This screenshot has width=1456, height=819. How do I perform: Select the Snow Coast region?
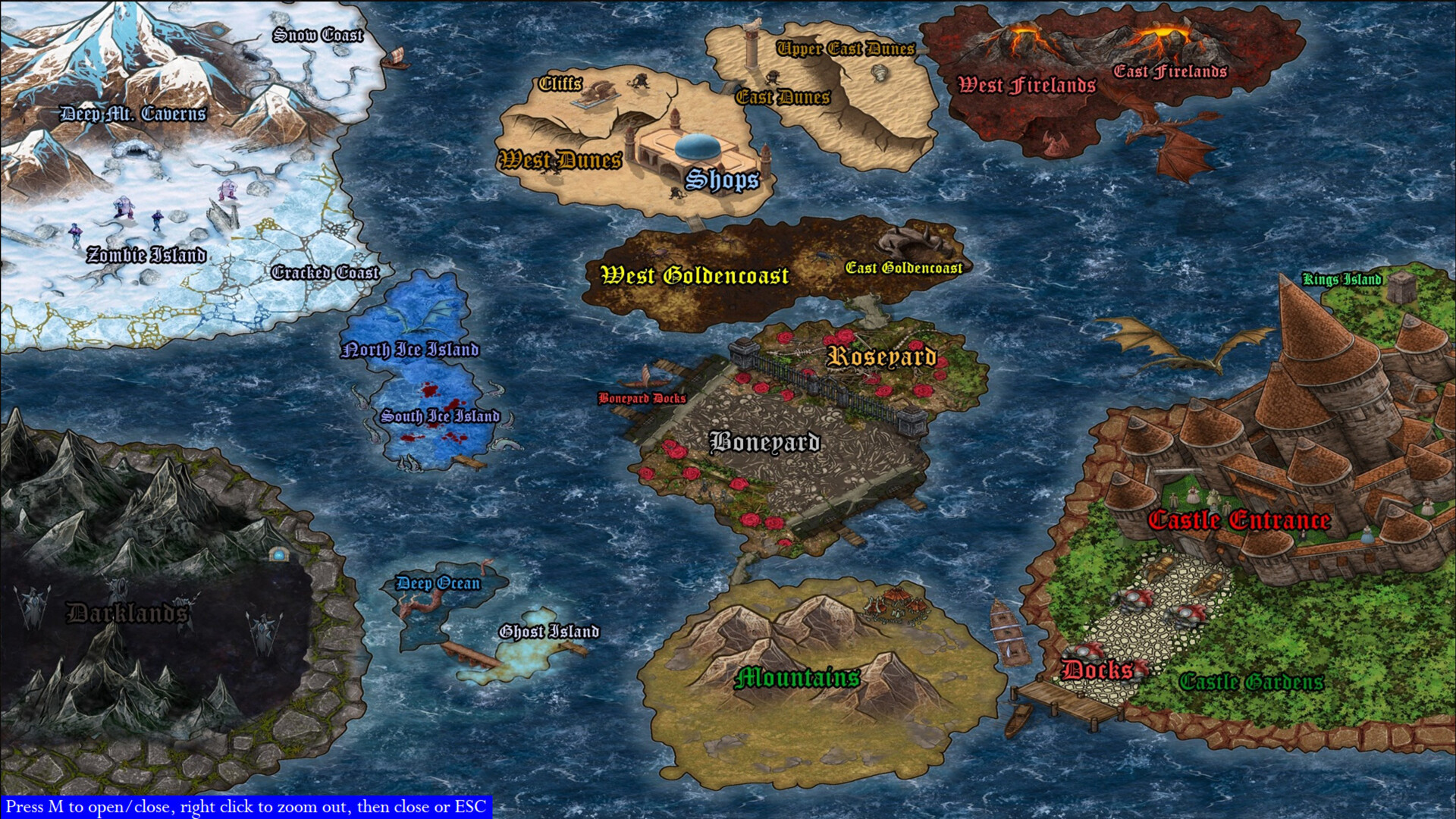tap(318, 34)
